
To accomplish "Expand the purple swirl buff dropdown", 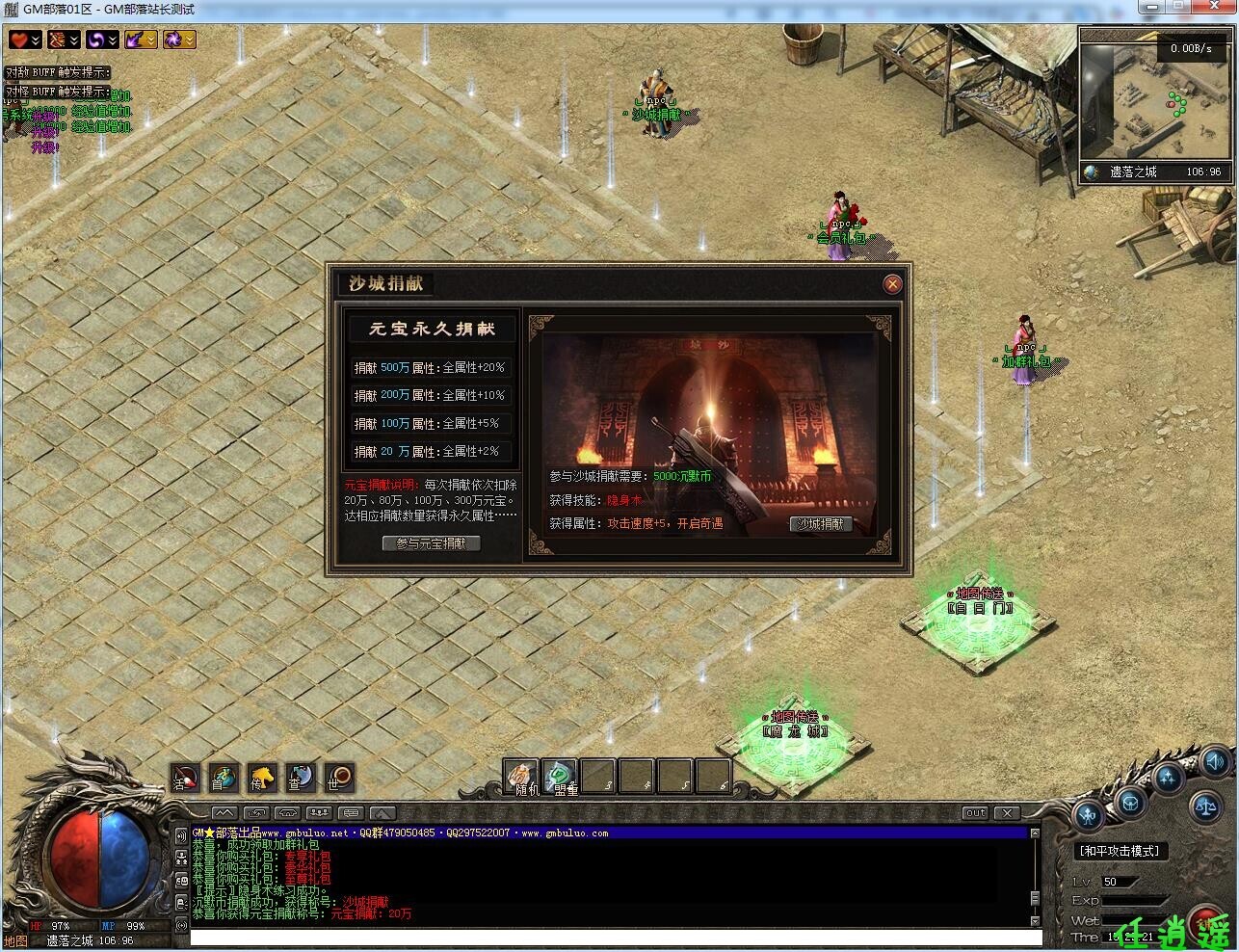I will (113, 40).
